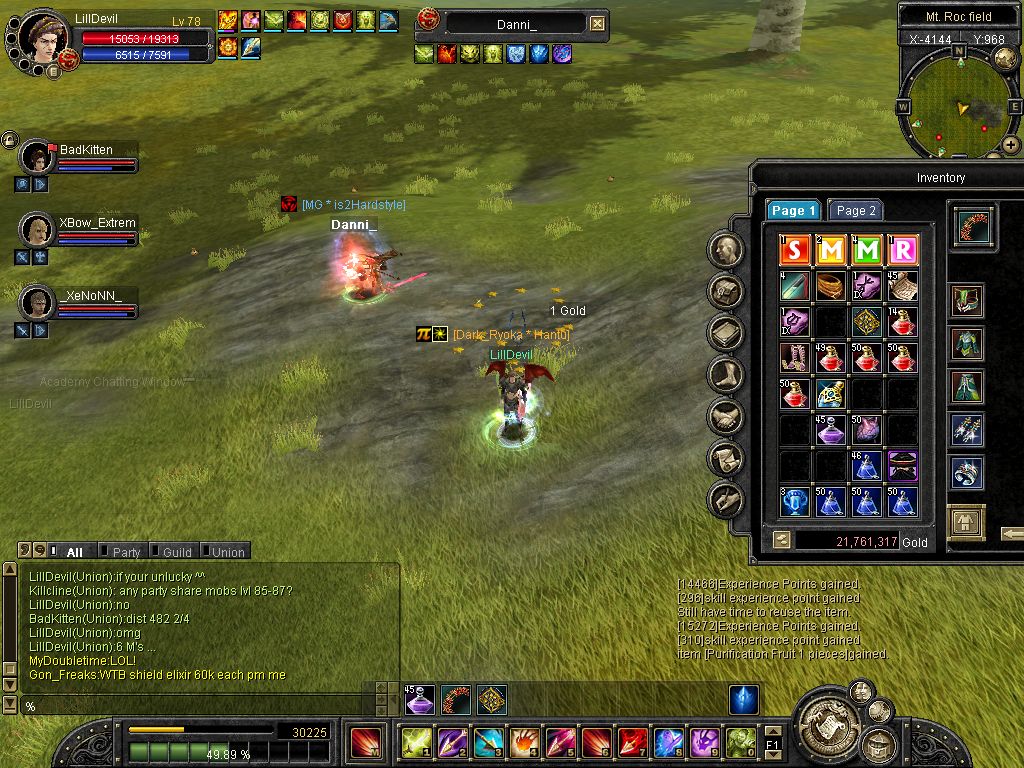Open the Party chat tab

click(126, 552)
